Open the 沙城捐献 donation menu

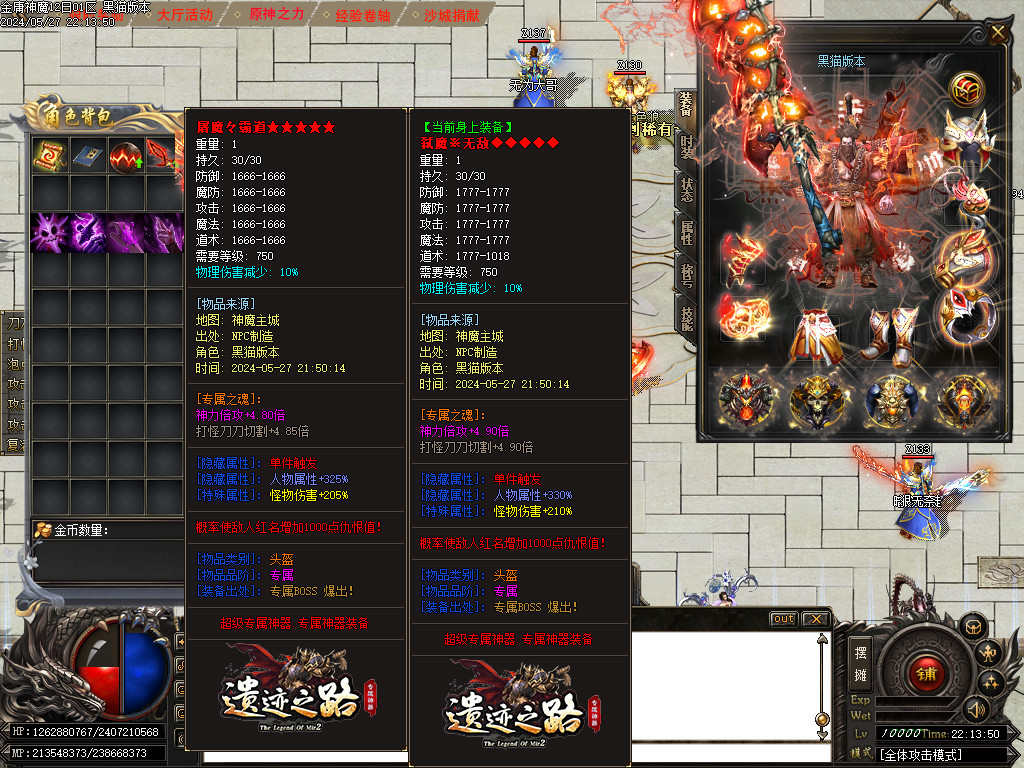pyautogui.click(x=452, y=15)
